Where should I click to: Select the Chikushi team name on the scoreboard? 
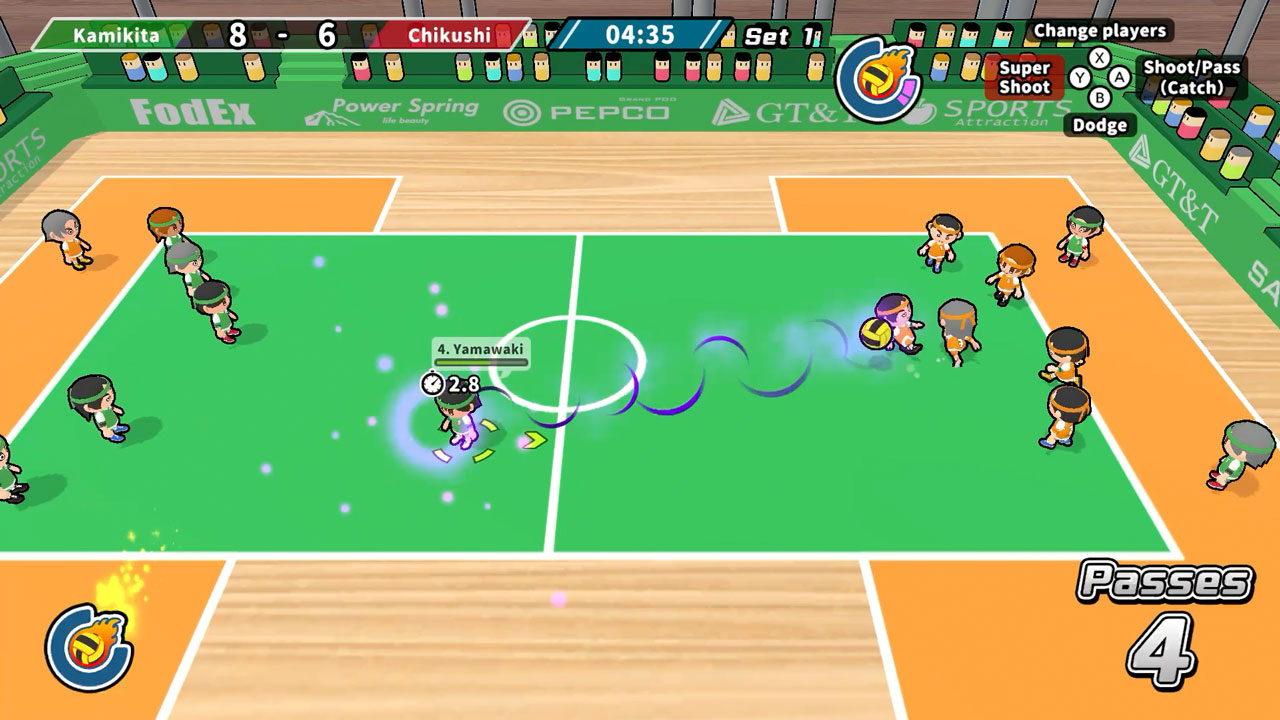tap(448, 32)
